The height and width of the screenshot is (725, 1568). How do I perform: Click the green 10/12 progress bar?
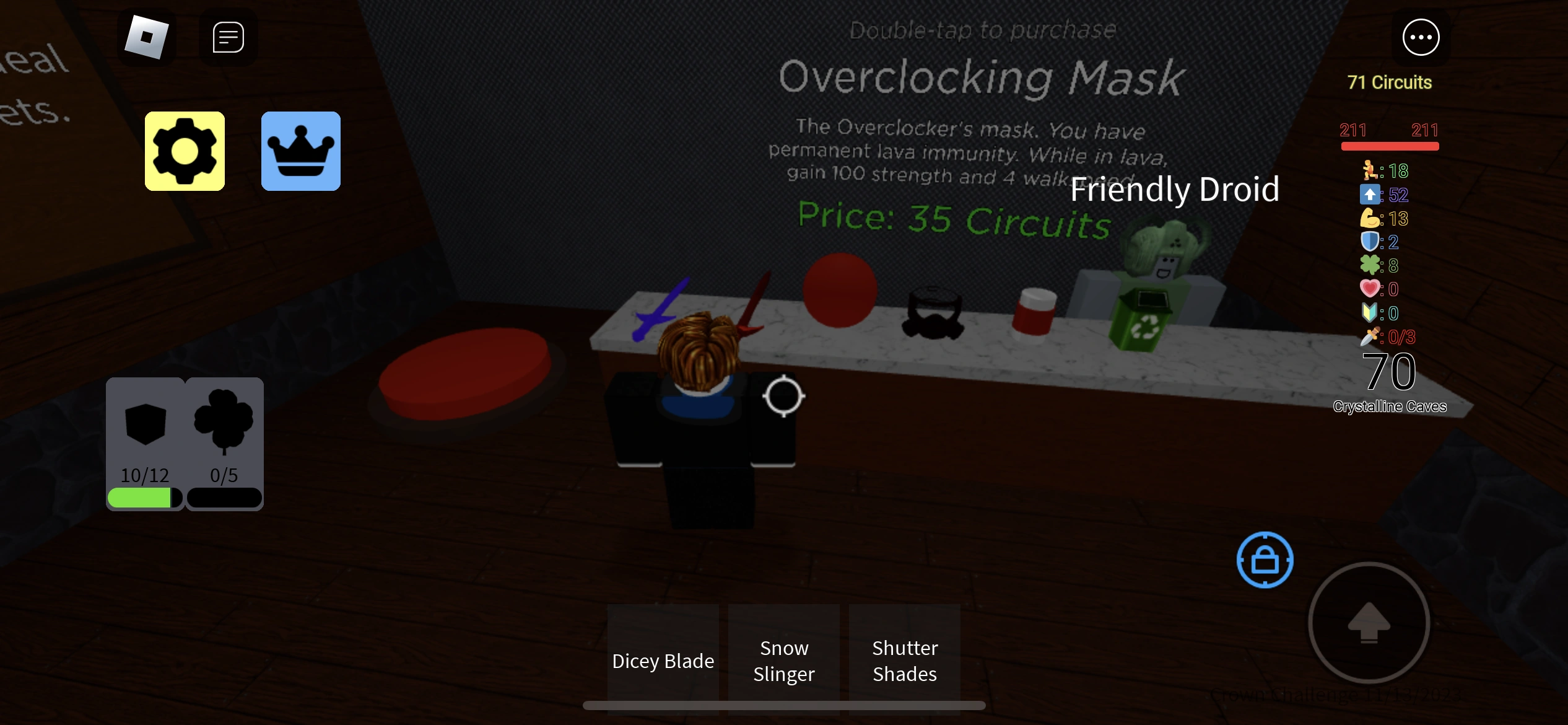(x=145, y=498)
